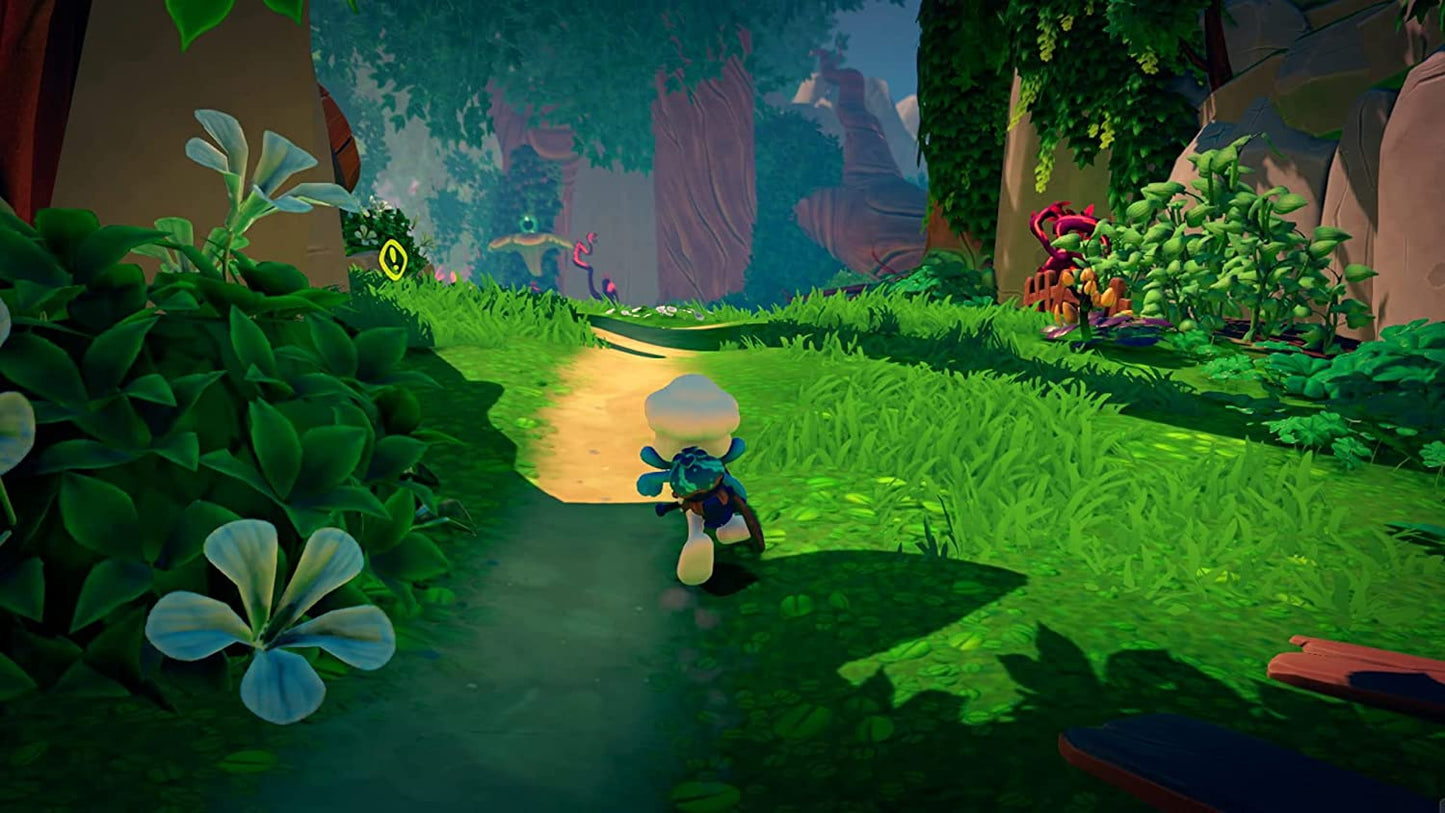
Task: Click the yellow exclamation objective marker
Action: 393,259
